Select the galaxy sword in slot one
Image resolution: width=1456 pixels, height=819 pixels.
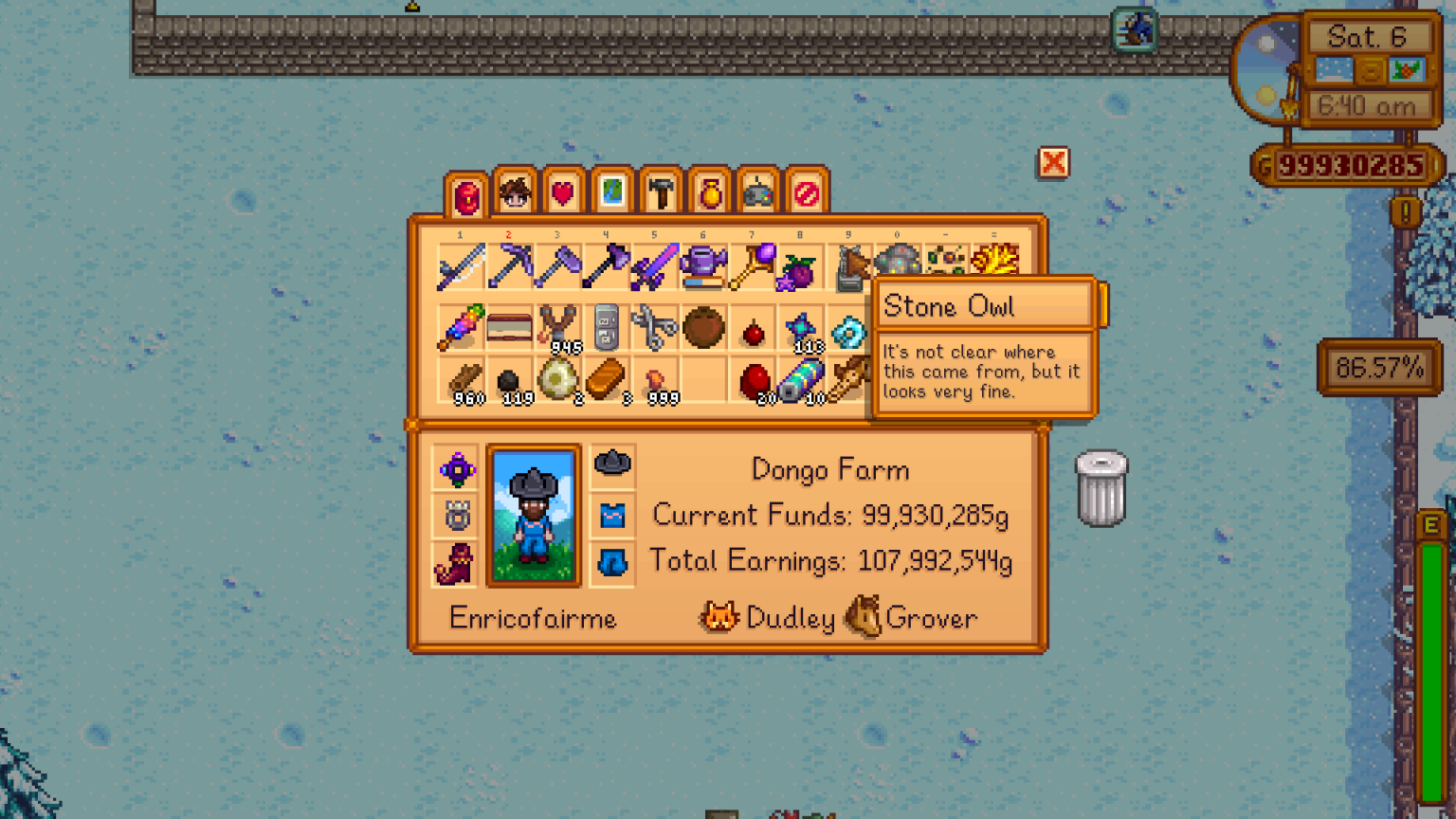(462, 267)
